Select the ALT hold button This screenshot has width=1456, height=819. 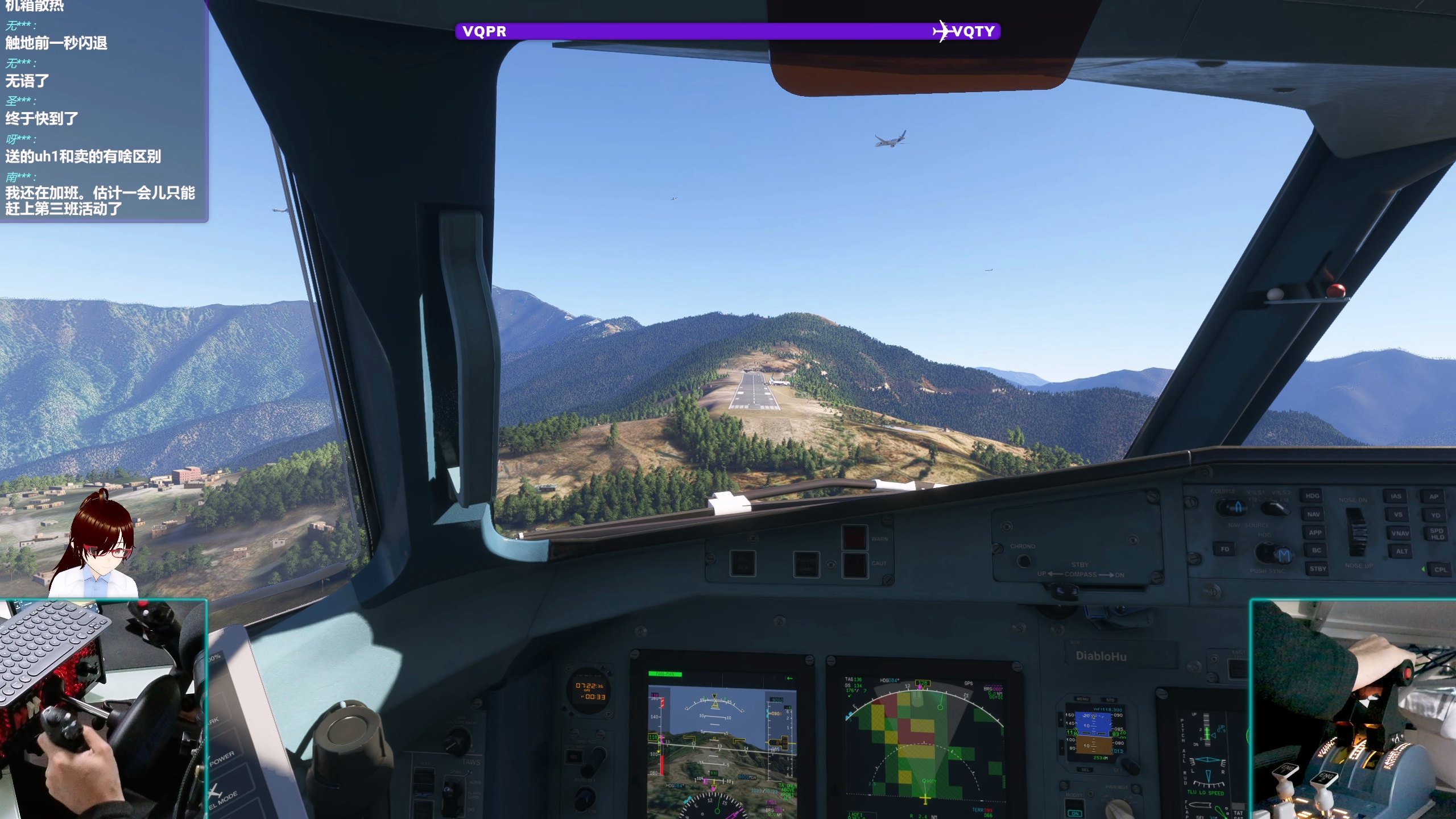click(1401, 551)
